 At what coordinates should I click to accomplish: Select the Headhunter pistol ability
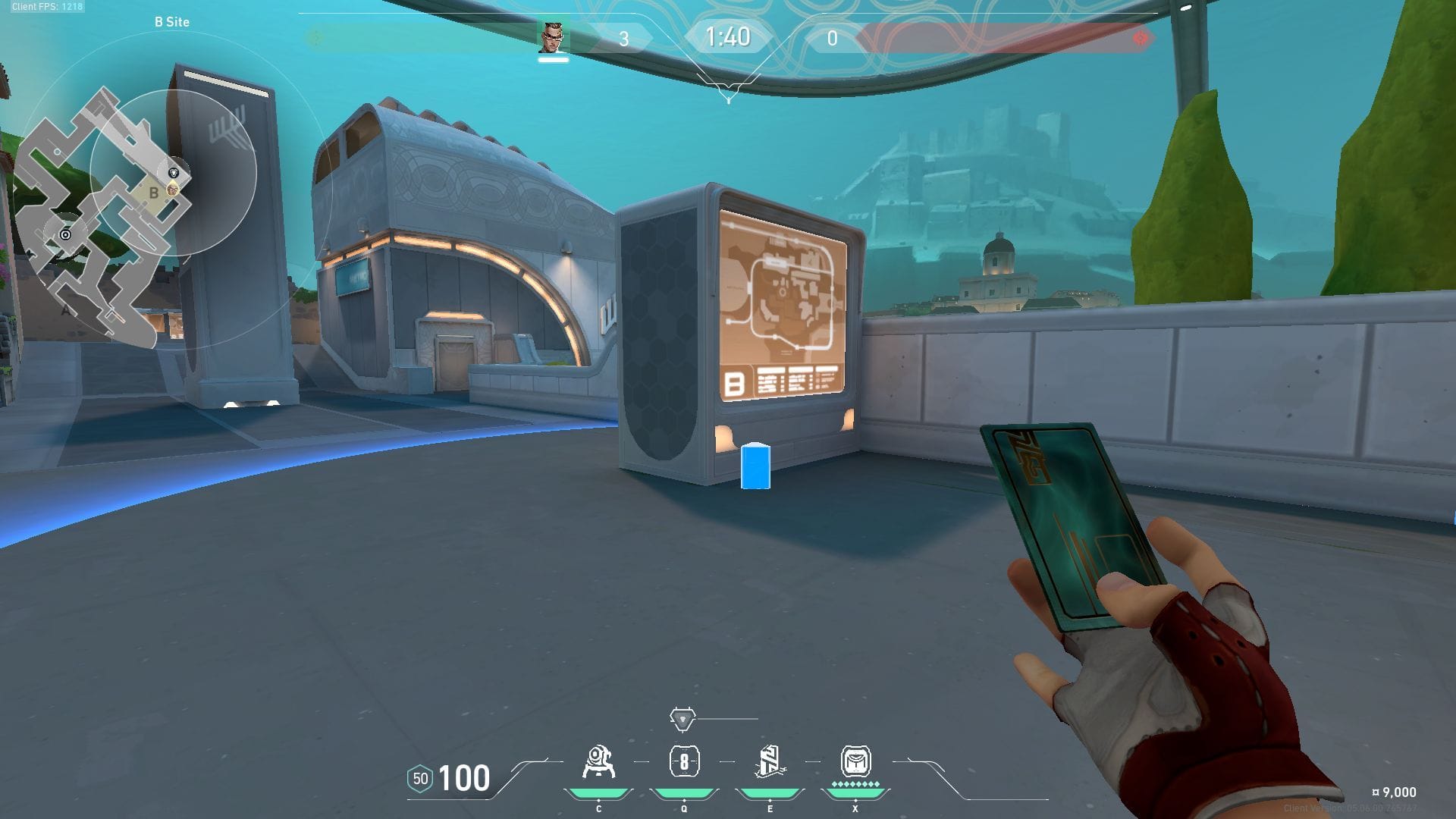pyautogui.click(x=684, y=762)
